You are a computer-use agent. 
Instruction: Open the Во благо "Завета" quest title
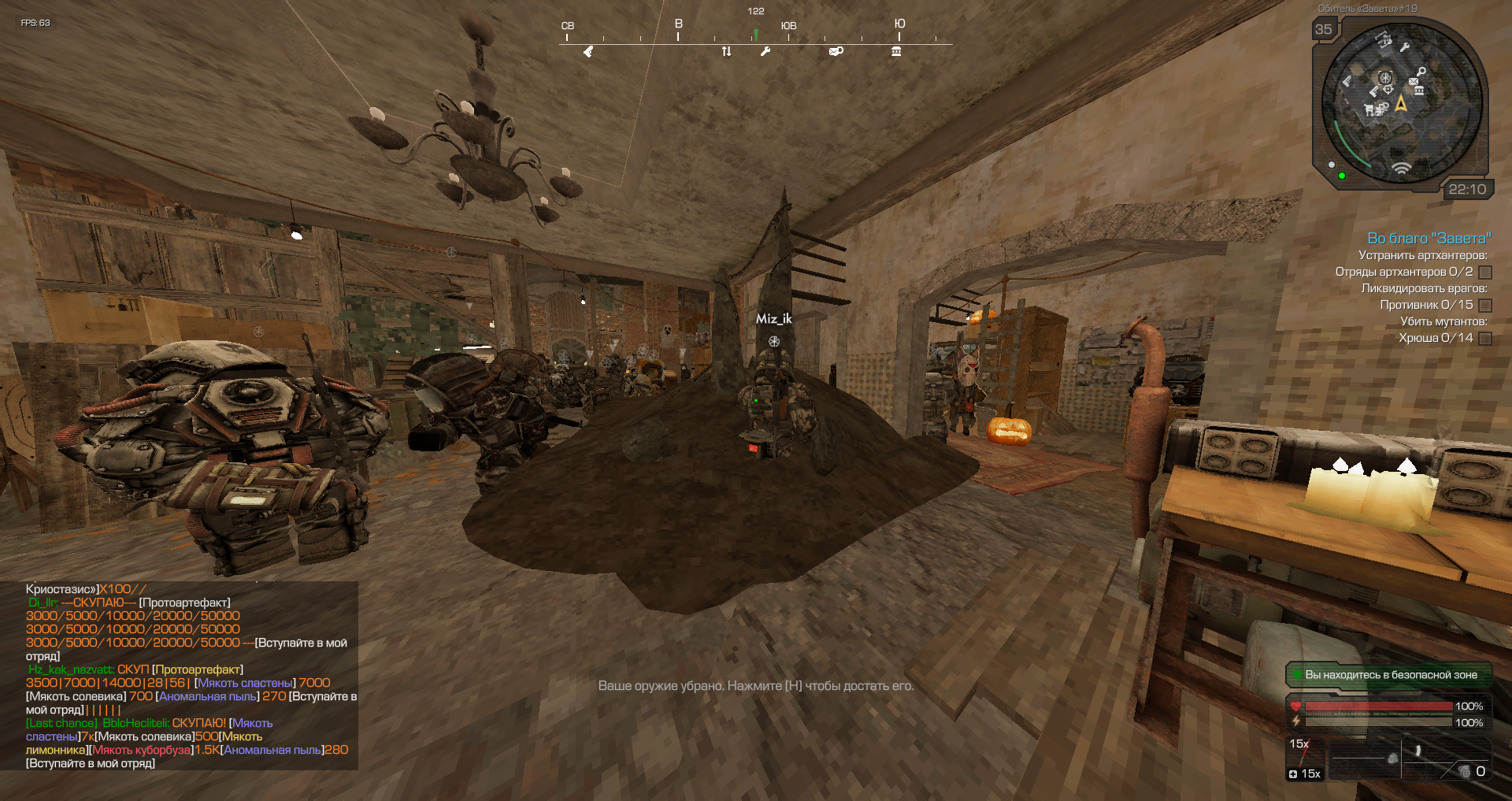(1429, 239)
